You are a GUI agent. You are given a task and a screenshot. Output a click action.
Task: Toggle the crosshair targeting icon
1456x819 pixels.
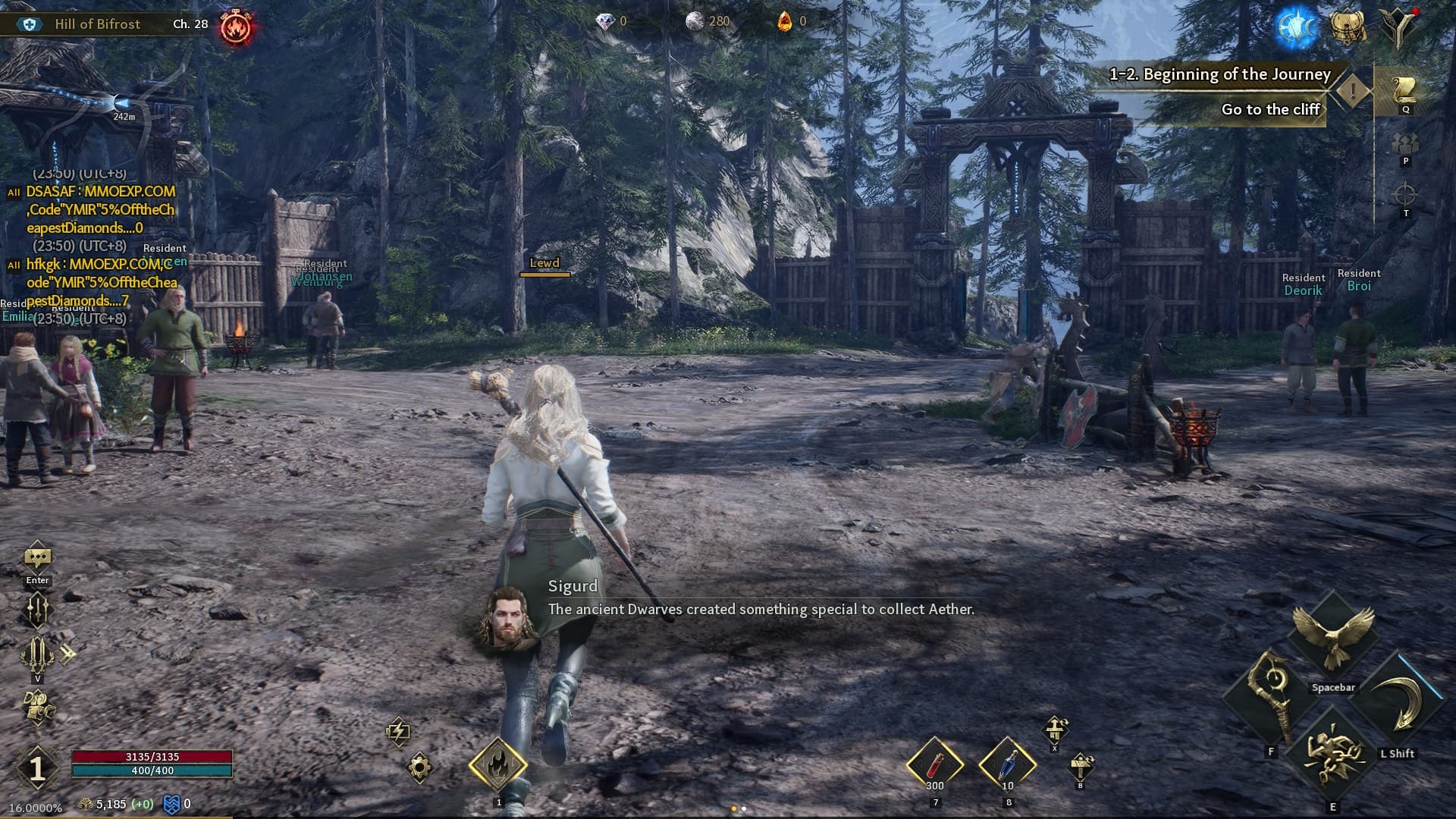tap(1405, 195)
